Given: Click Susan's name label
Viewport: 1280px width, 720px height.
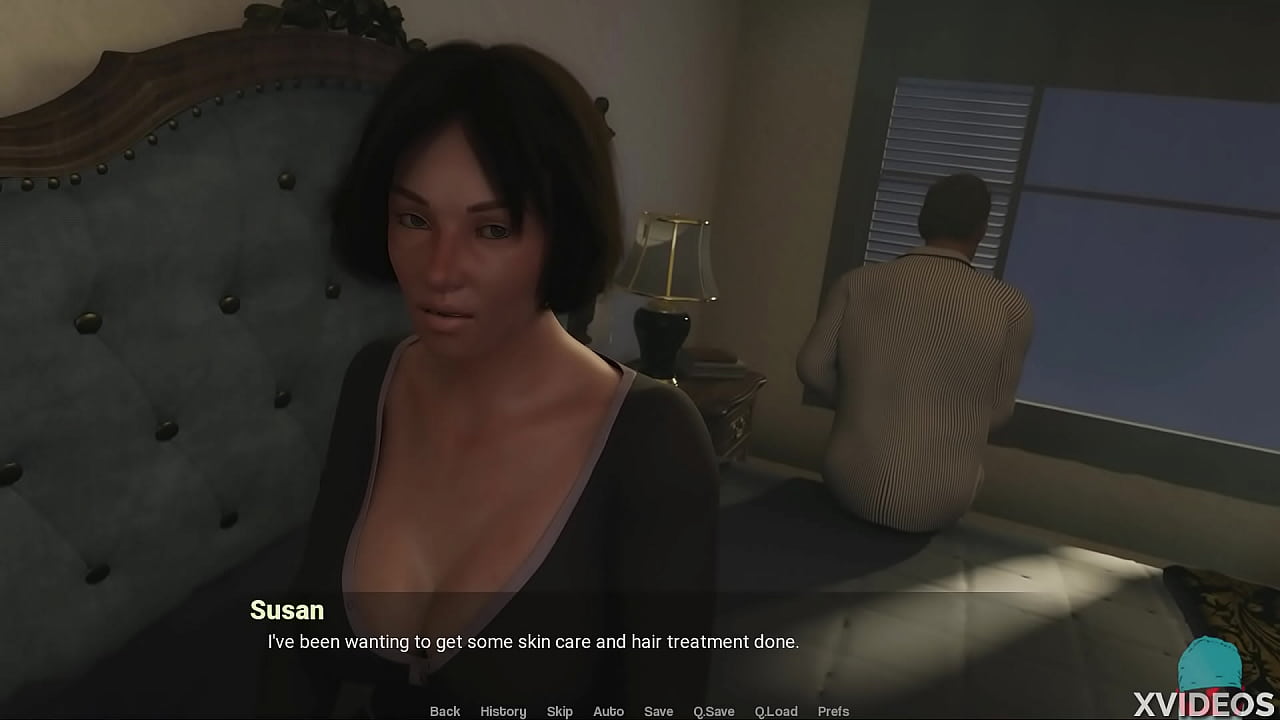Looking at the screenshot, I should (x=286, y=610).
